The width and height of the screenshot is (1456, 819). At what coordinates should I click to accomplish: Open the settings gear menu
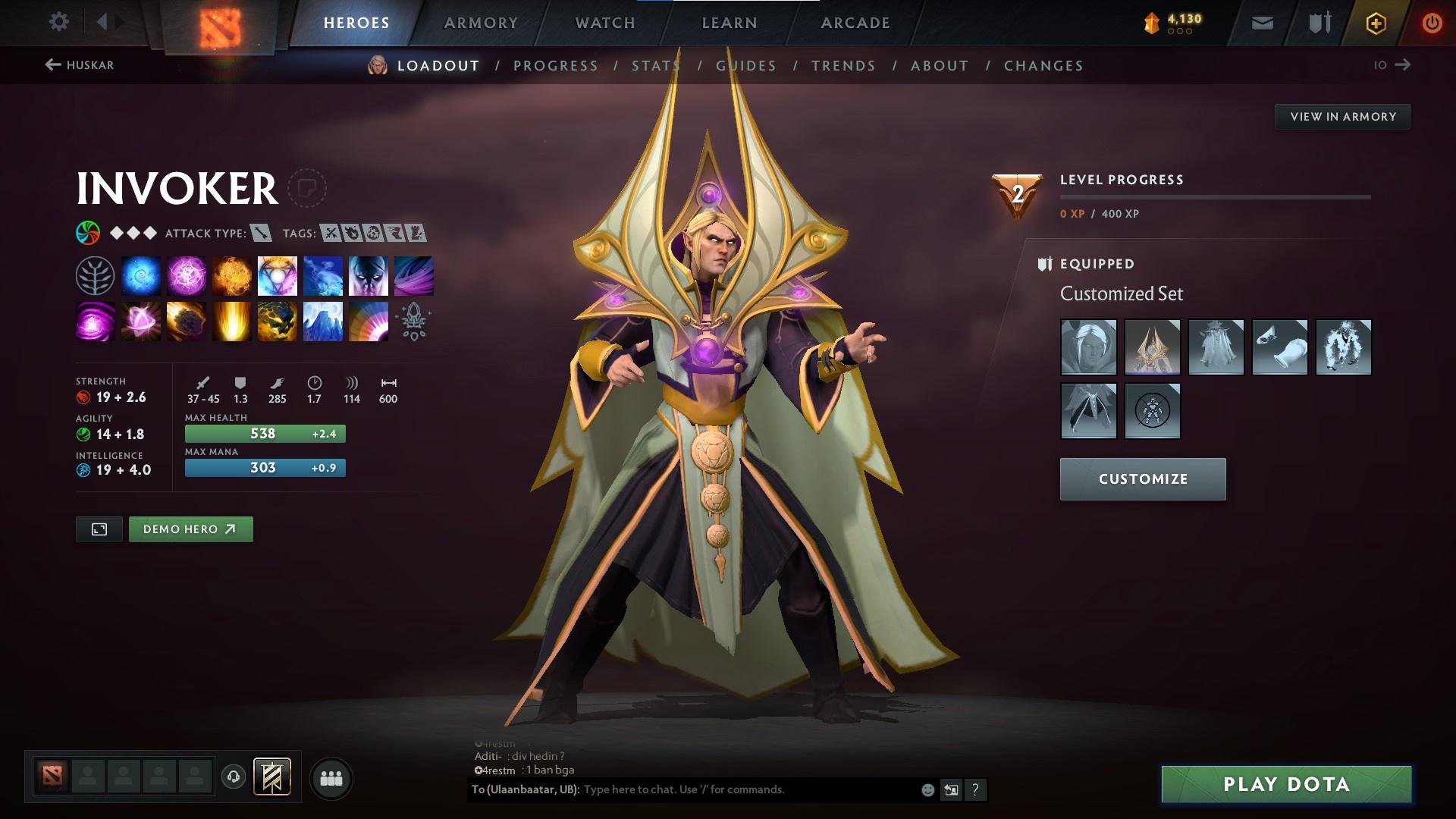(58, 22)
